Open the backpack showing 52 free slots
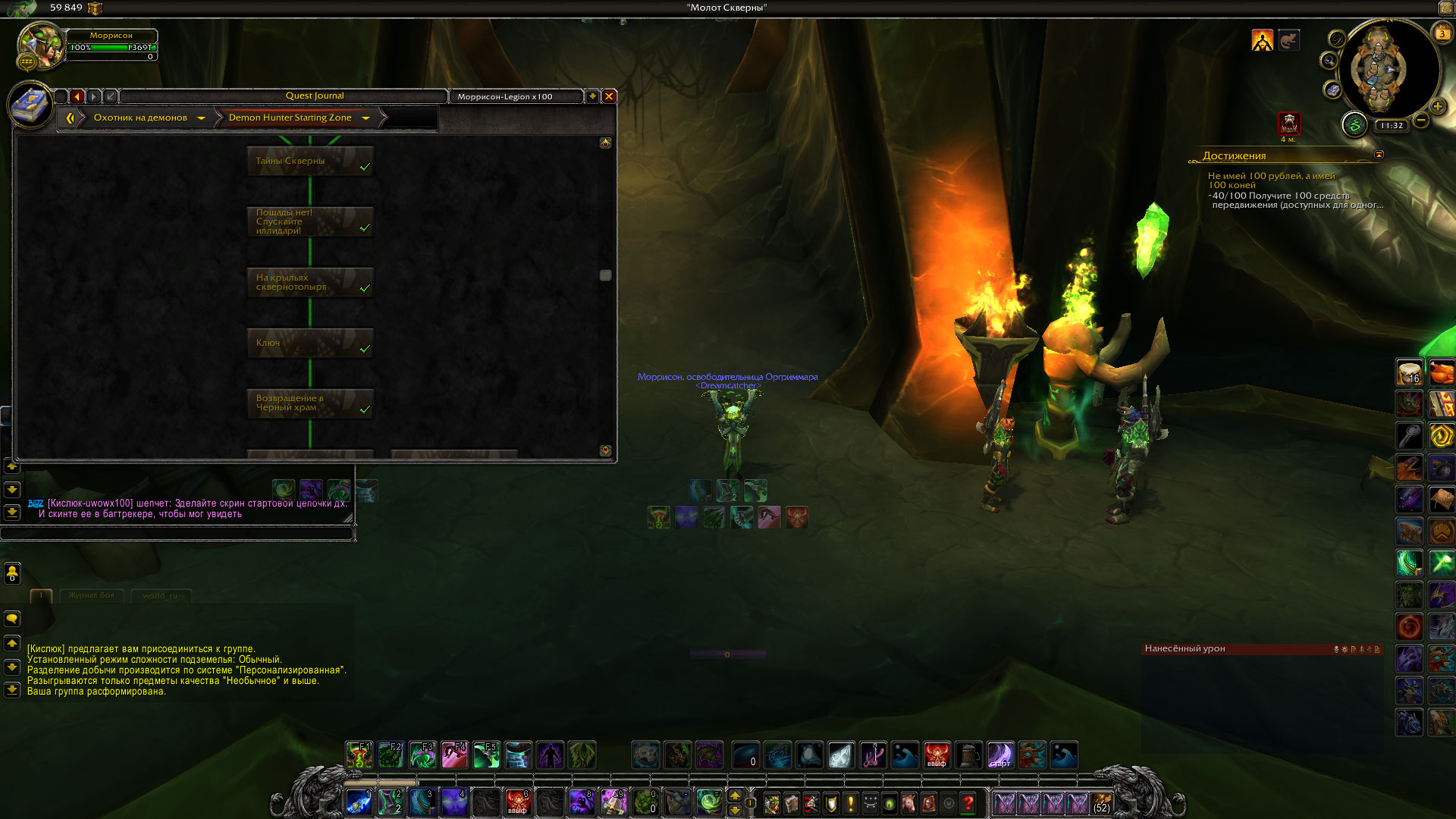The width and height of the screenshot is (1456, 819). click(1101, 803)
